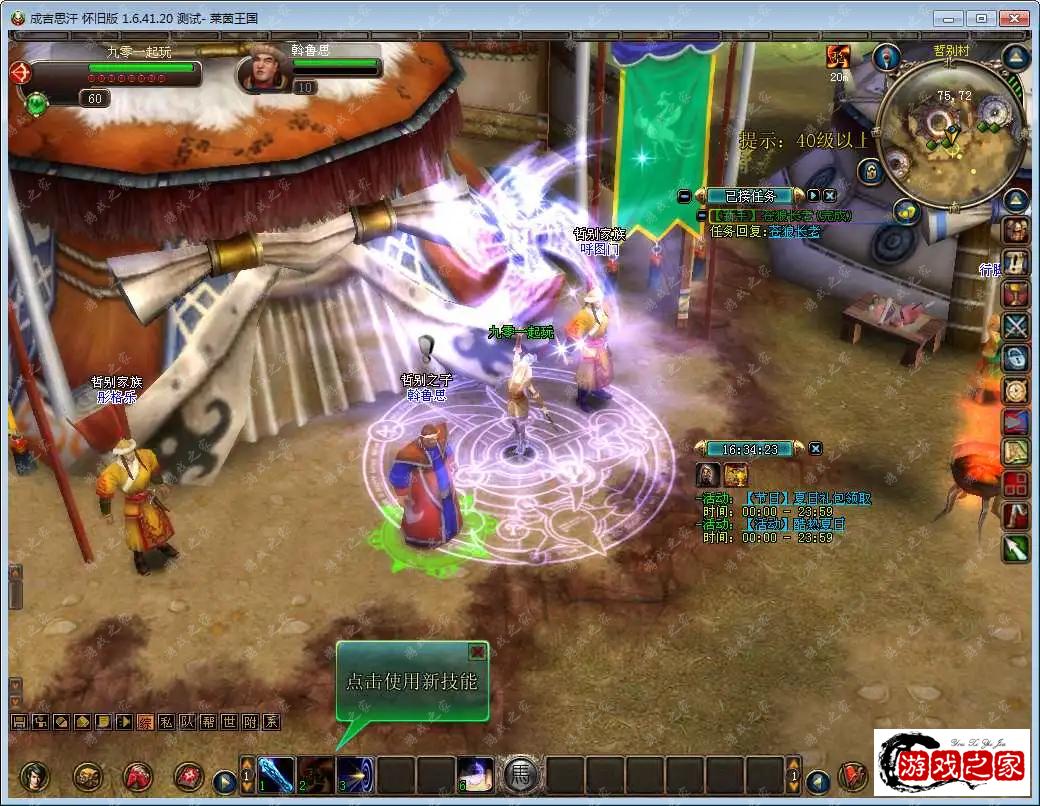Close the 已接任务 quest tracker
1040x806 pixels.
point(829,196)
